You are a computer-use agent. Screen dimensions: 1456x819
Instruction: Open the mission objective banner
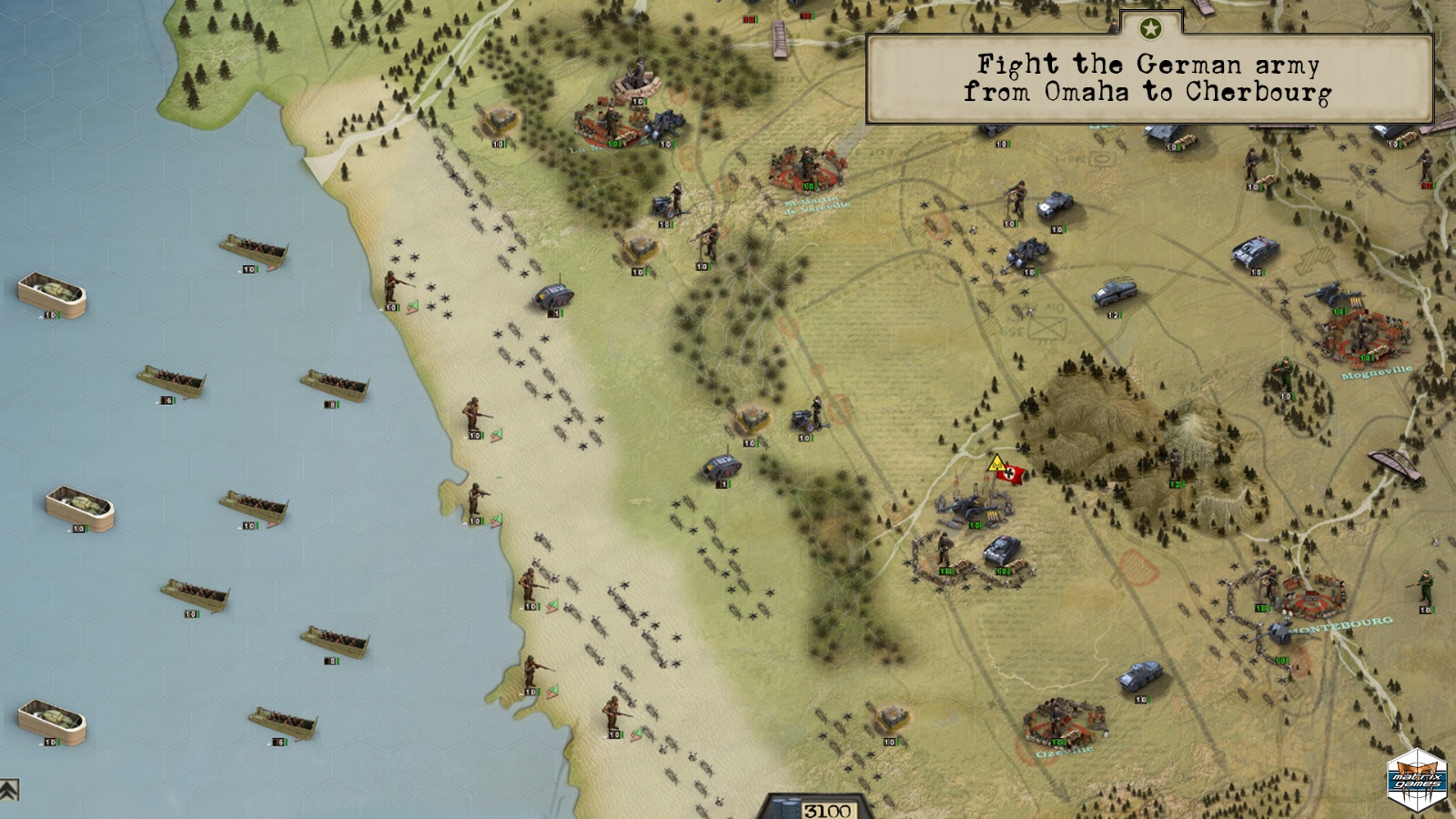click(x=1148, y=79)
